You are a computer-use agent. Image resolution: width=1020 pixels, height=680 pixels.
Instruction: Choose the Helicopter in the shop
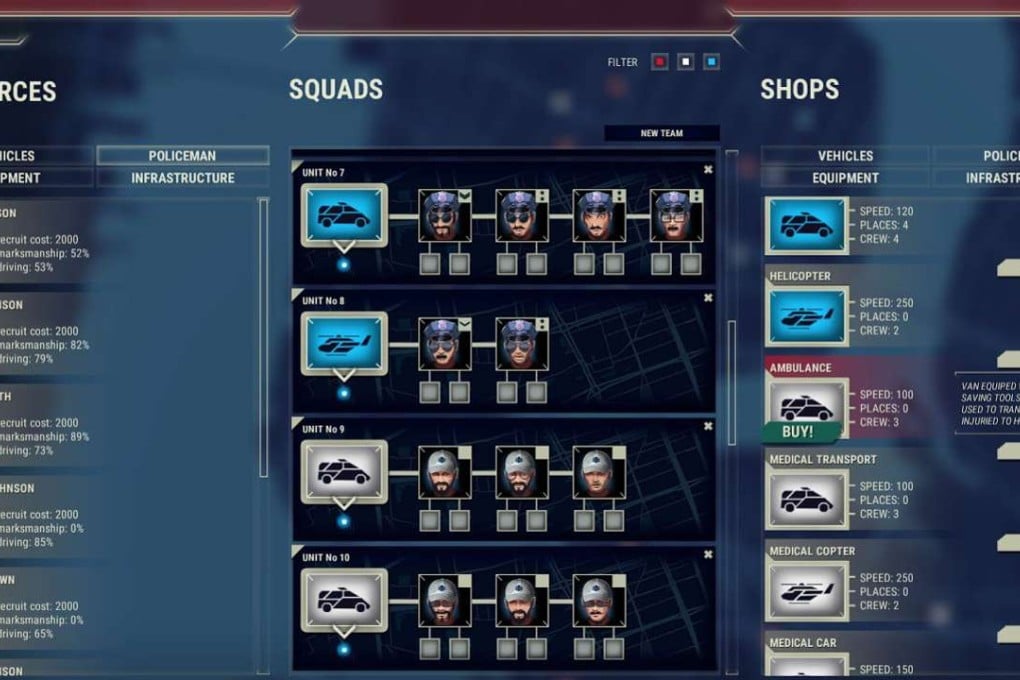click(807, 317)
